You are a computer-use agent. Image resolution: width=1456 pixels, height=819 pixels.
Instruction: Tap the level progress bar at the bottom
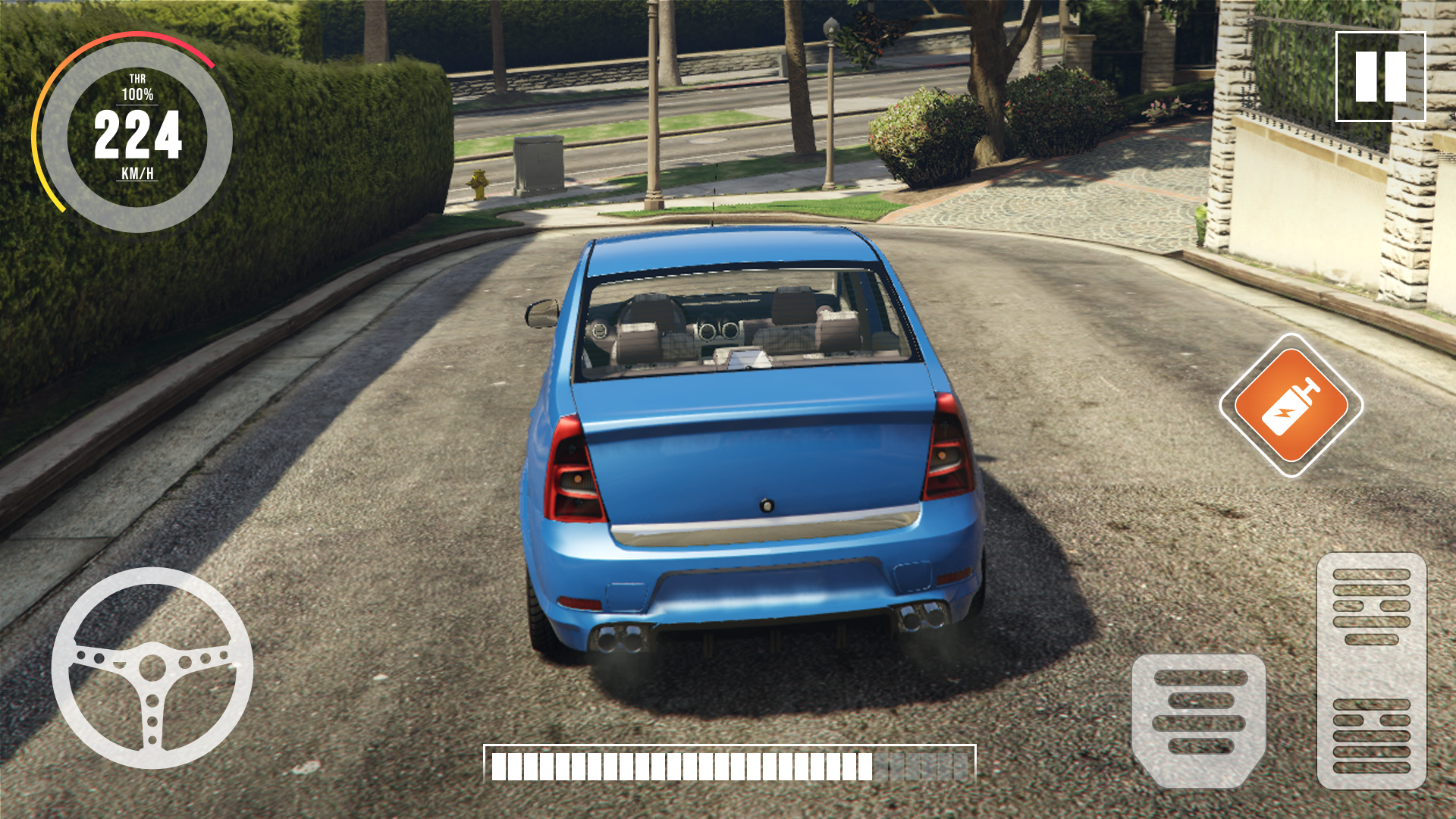pos(728,767)
